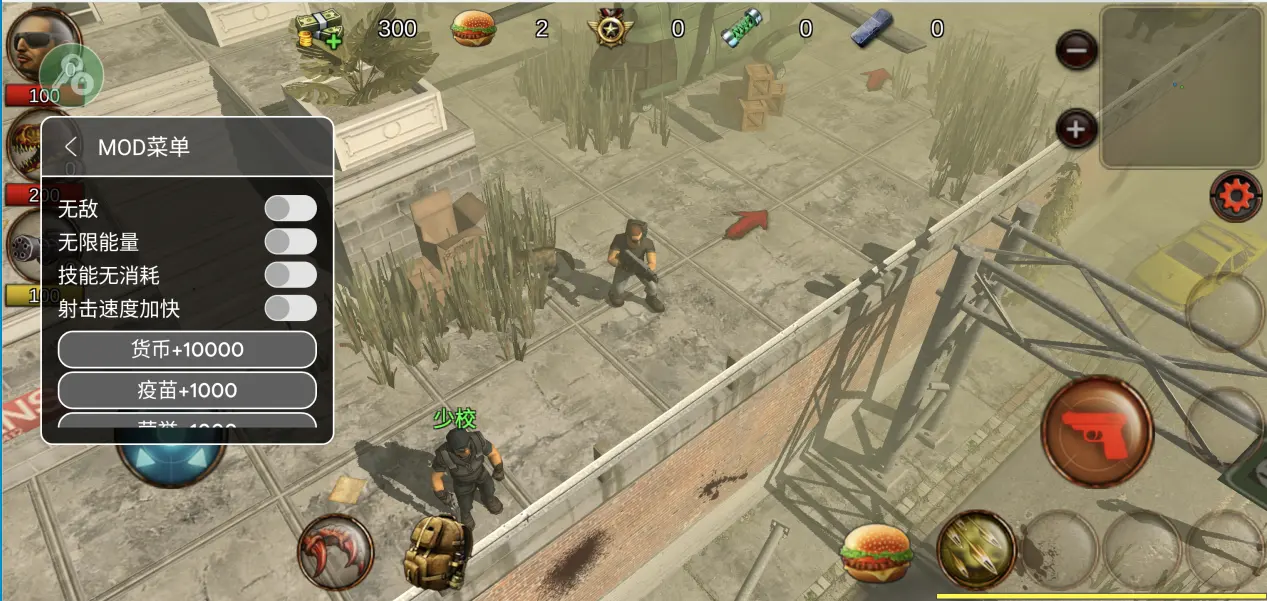This screenshot has width=1267, height=601.
Task: Toggle the 无敌 switch
Action: (x=290, y=208)
